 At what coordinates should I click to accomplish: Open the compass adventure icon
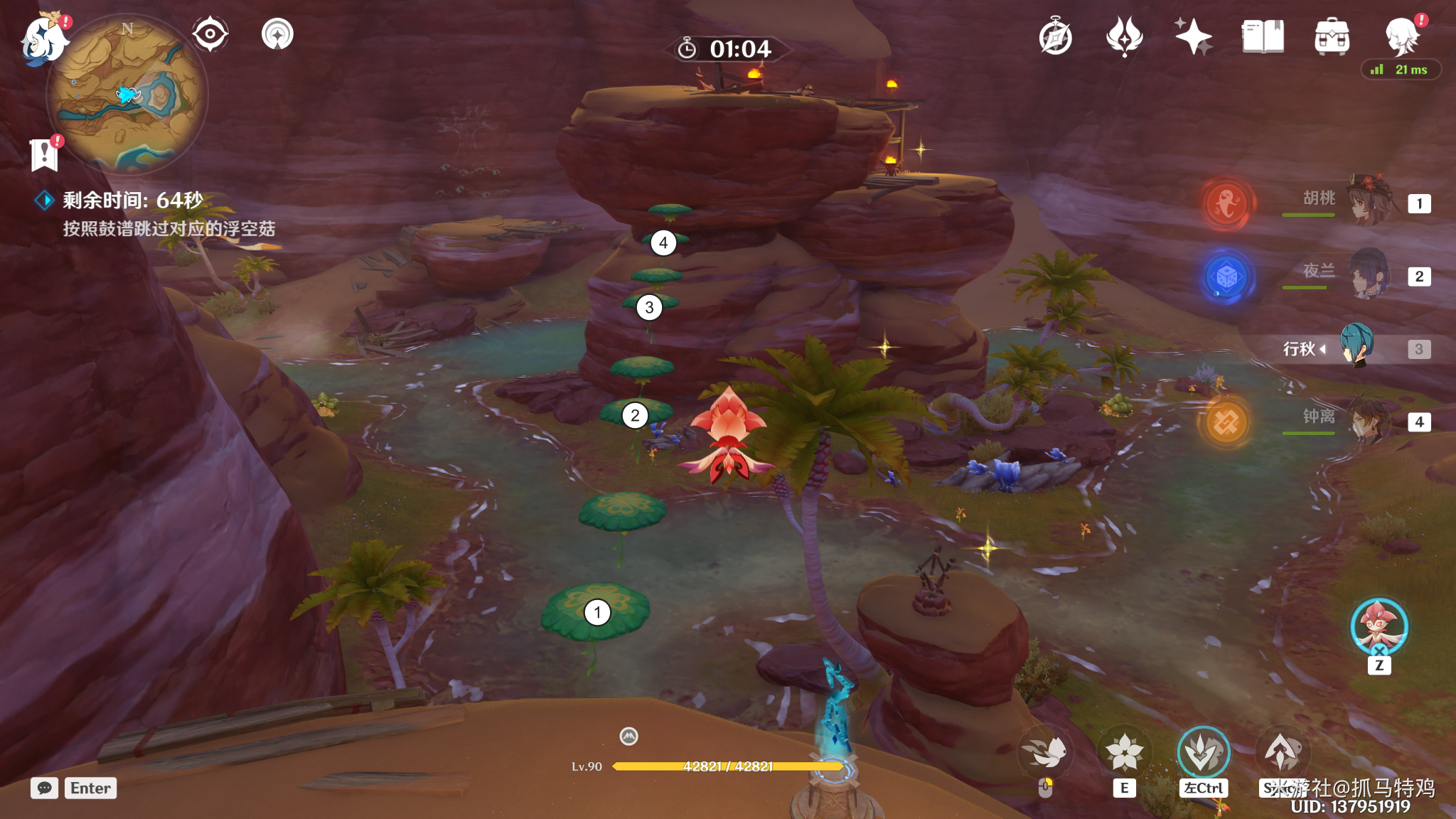point(1055,37)
